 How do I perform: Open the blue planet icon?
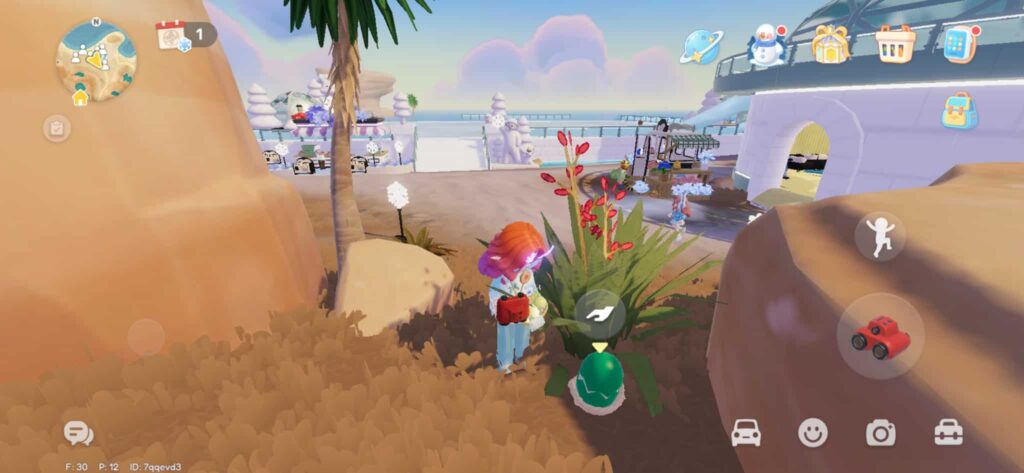point(701,46)
